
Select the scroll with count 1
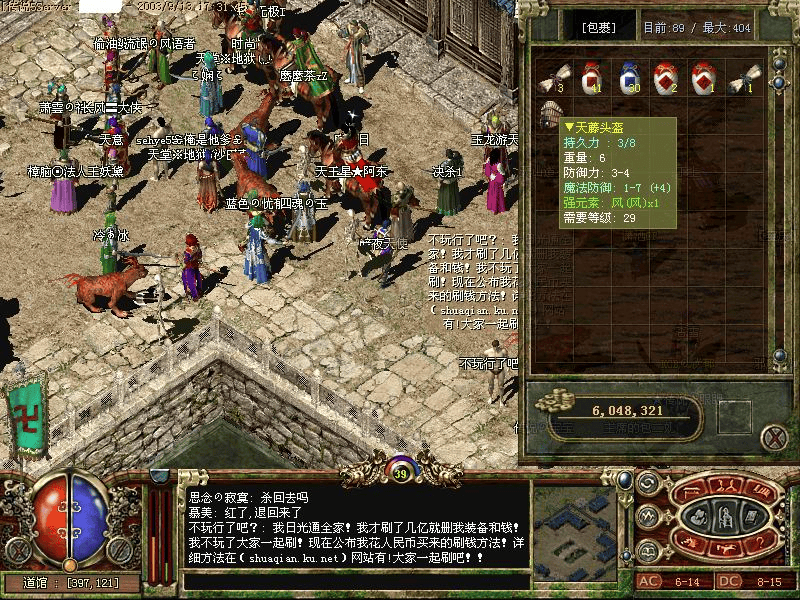(743, 78)
